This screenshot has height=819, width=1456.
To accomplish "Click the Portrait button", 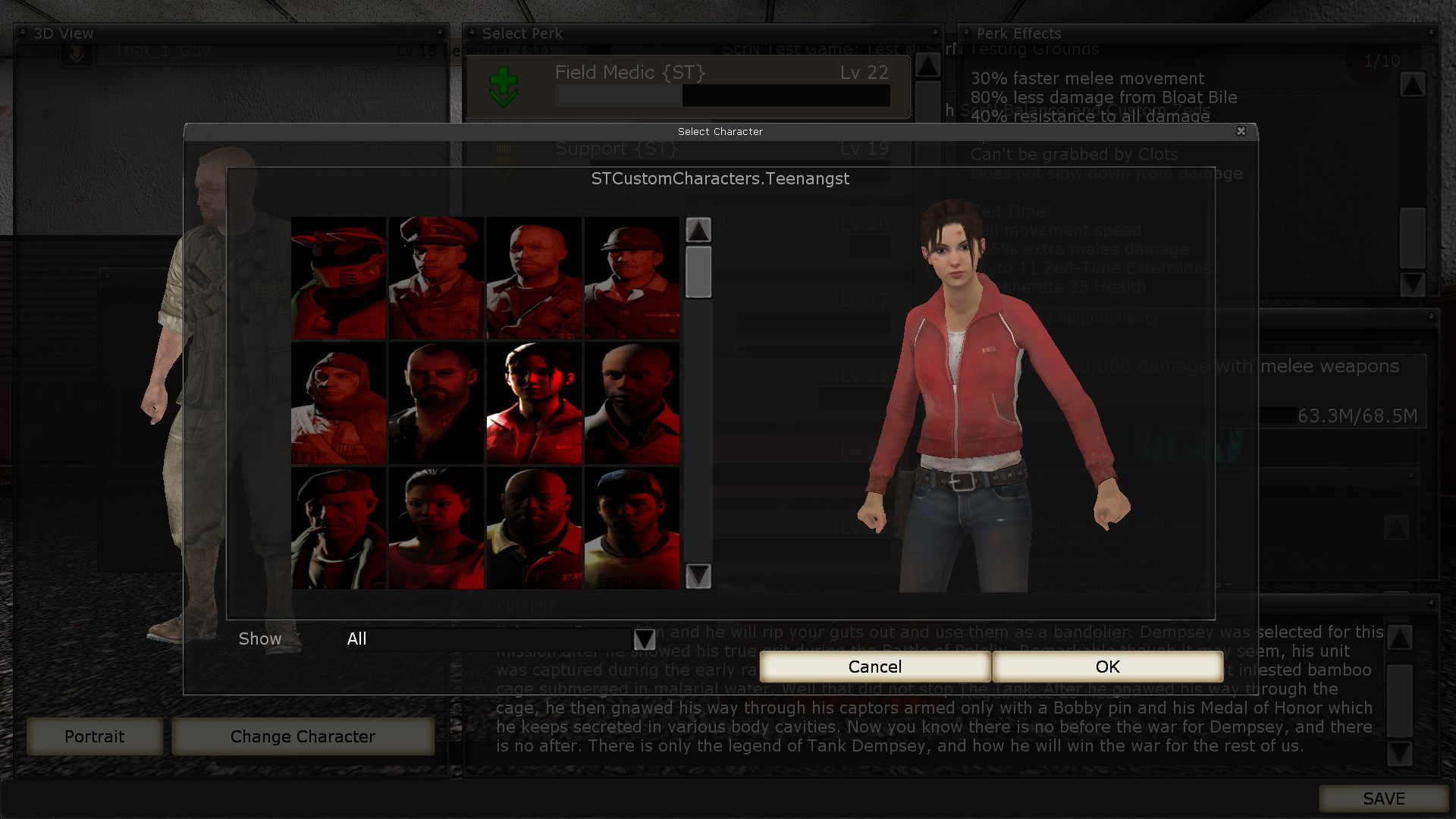I will tap(94, 736).
